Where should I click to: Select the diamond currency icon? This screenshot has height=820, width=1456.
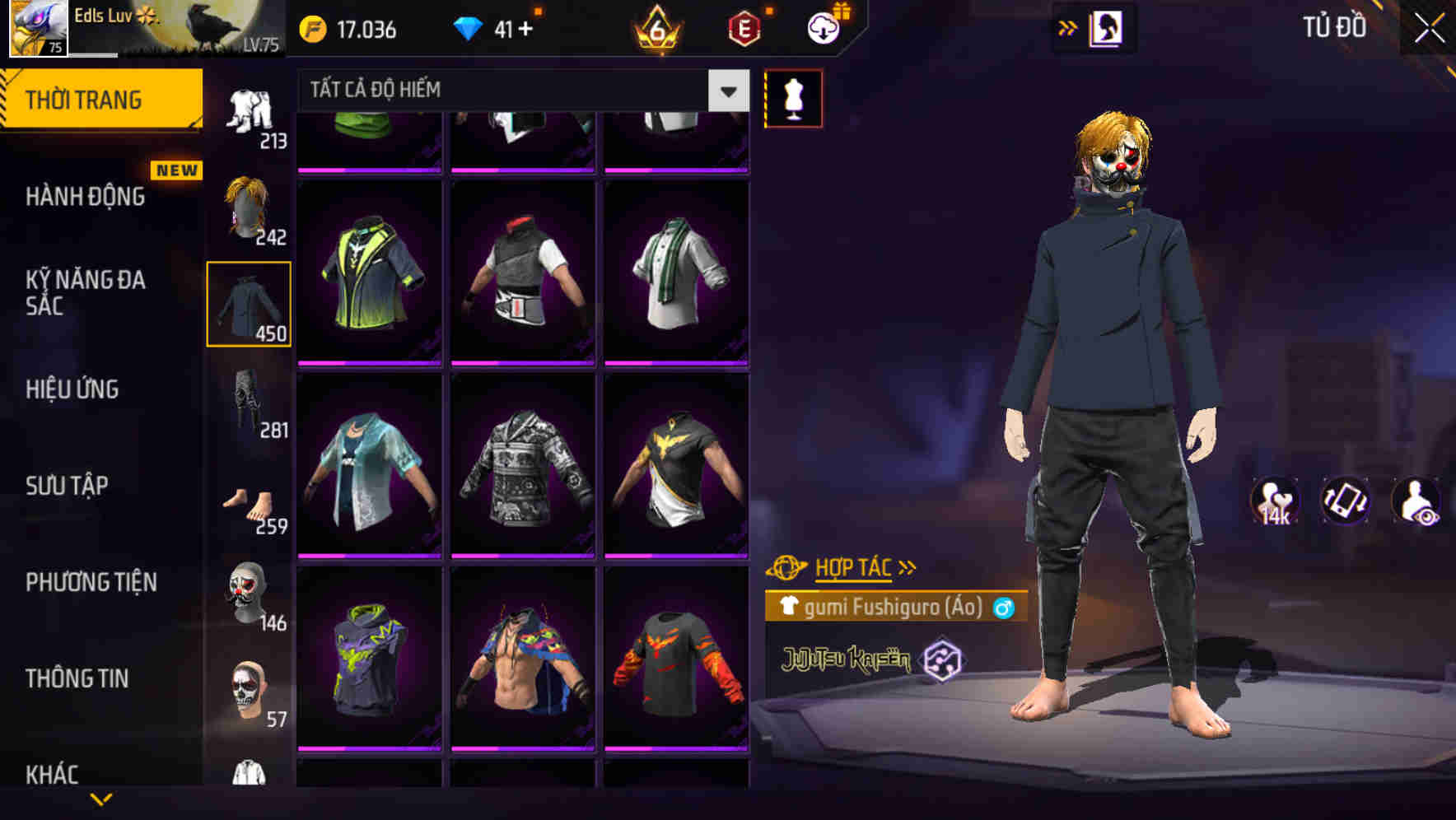point(469,27)
